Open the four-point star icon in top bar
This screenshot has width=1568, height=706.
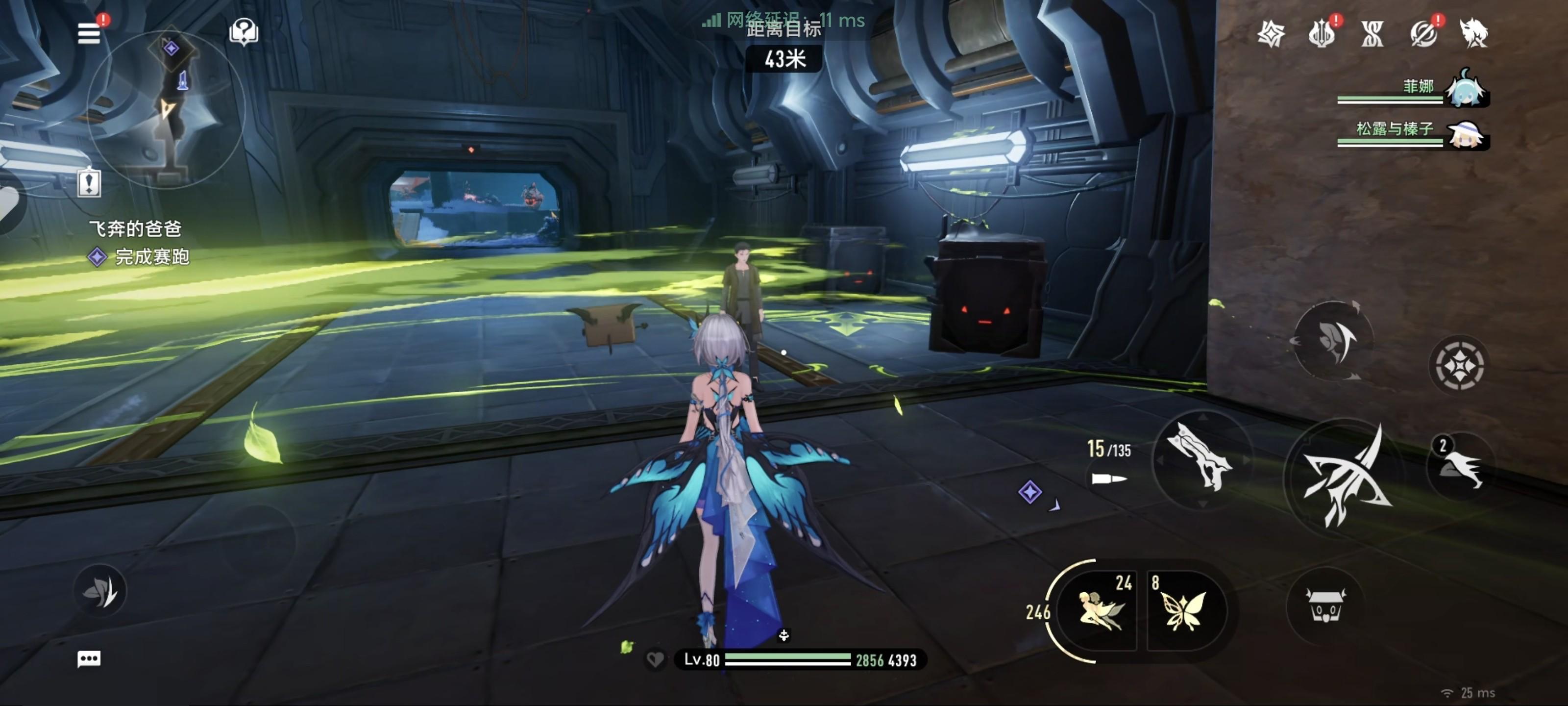(x=1271, y=33)
